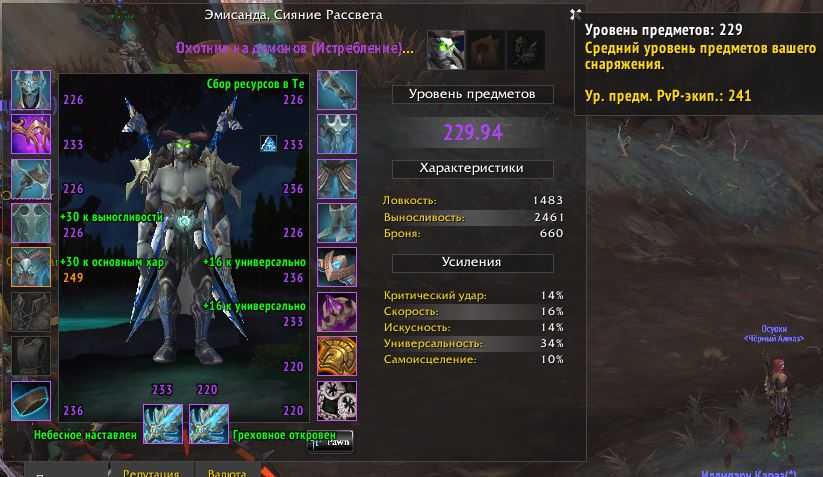Select the white rune trinket
The height and width of the screenshot is (477, 823).
tap(336, 400)
